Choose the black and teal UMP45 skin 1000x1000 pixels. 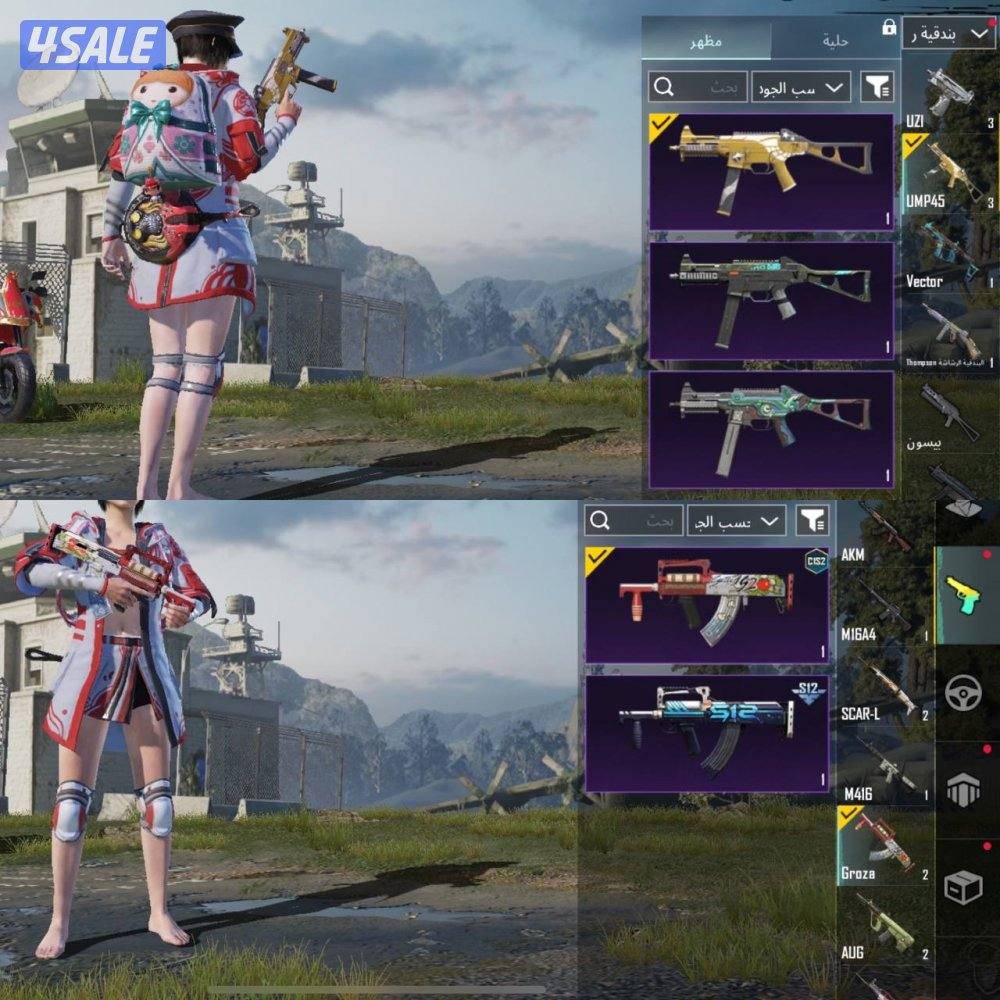[x=770, y=300]
